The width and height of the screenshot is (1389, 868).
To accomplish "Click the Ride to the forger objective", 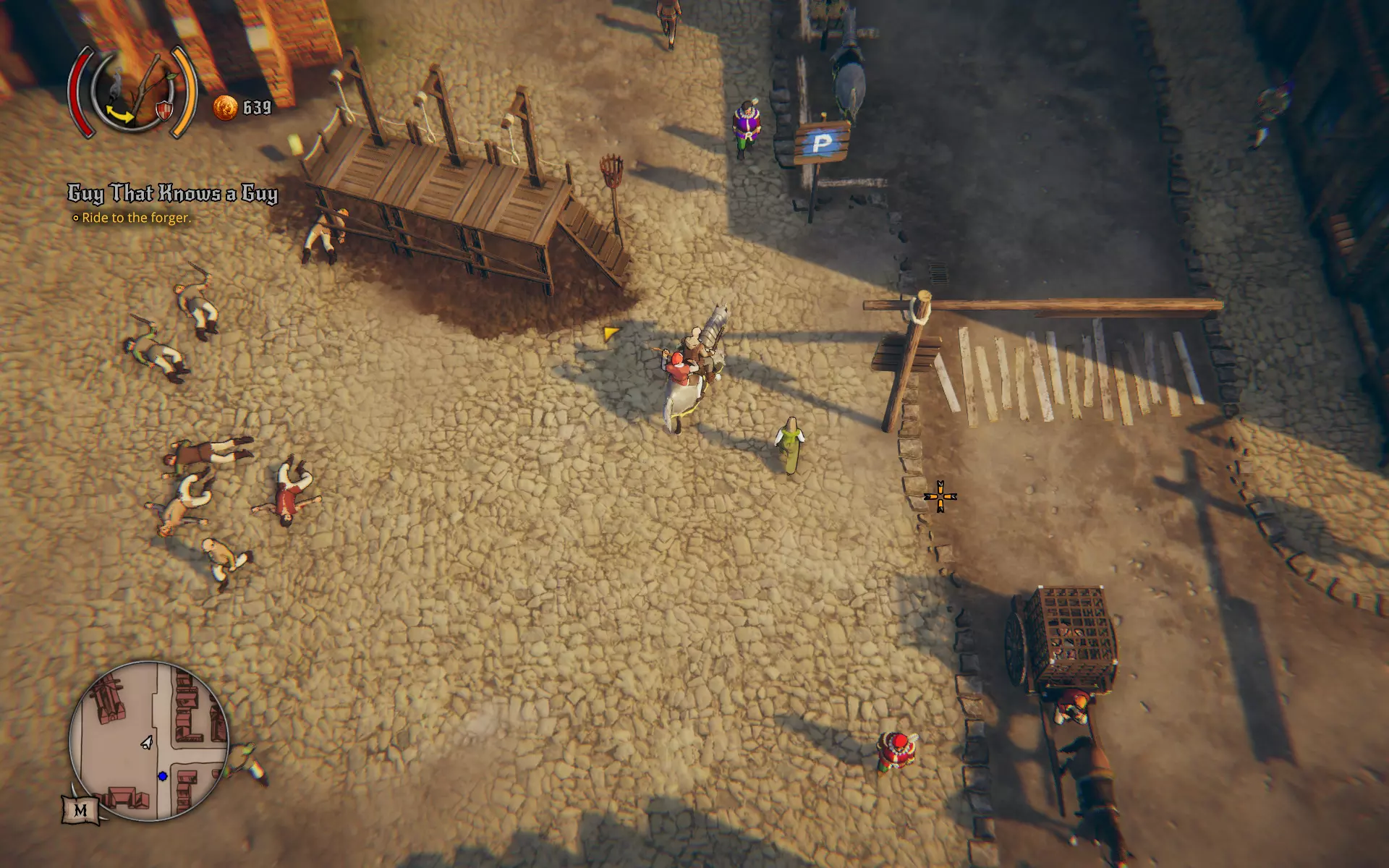I will pos(136,218).
